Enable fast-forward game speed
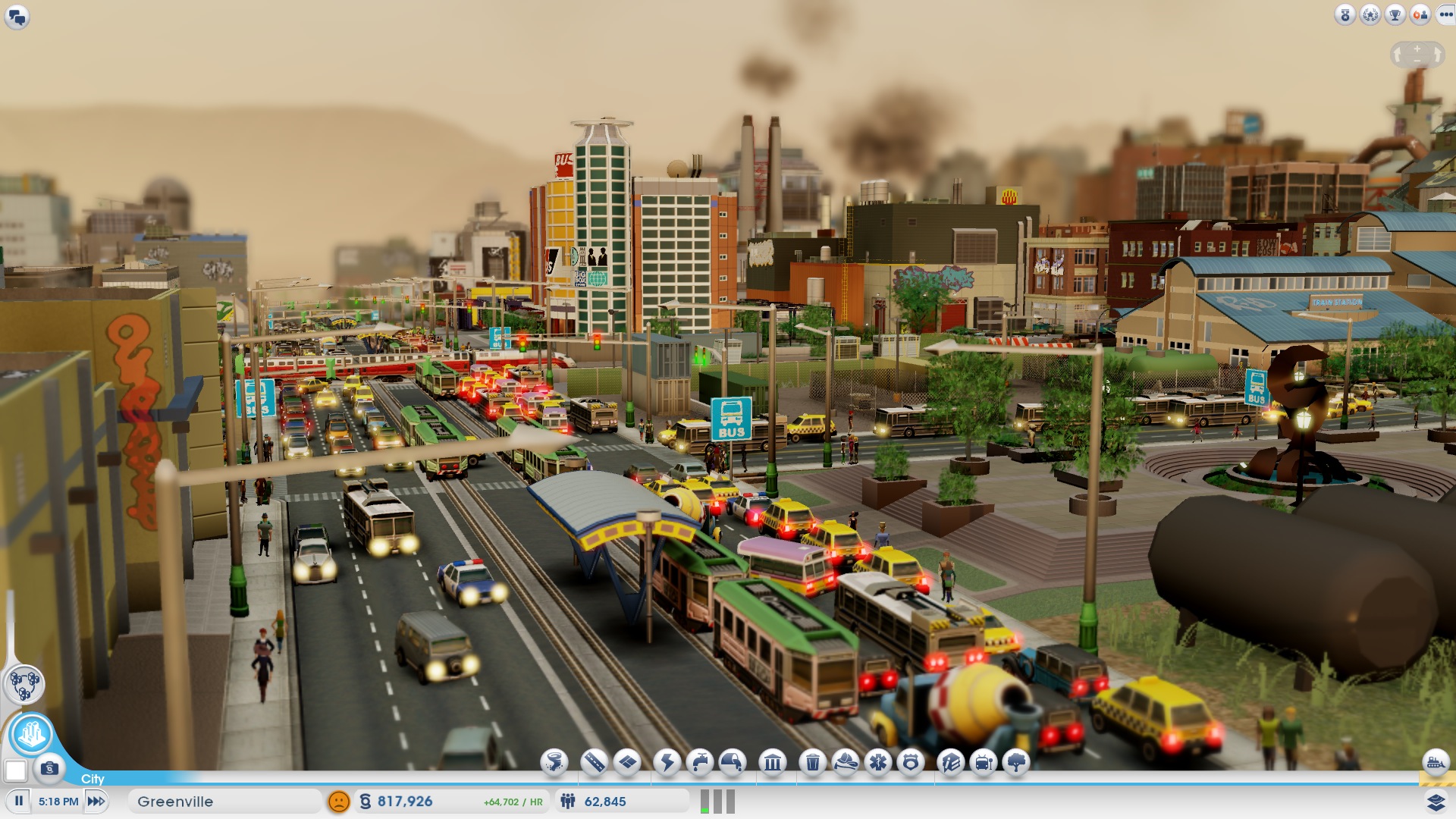The image size is (1456, 819). point(95,800)
